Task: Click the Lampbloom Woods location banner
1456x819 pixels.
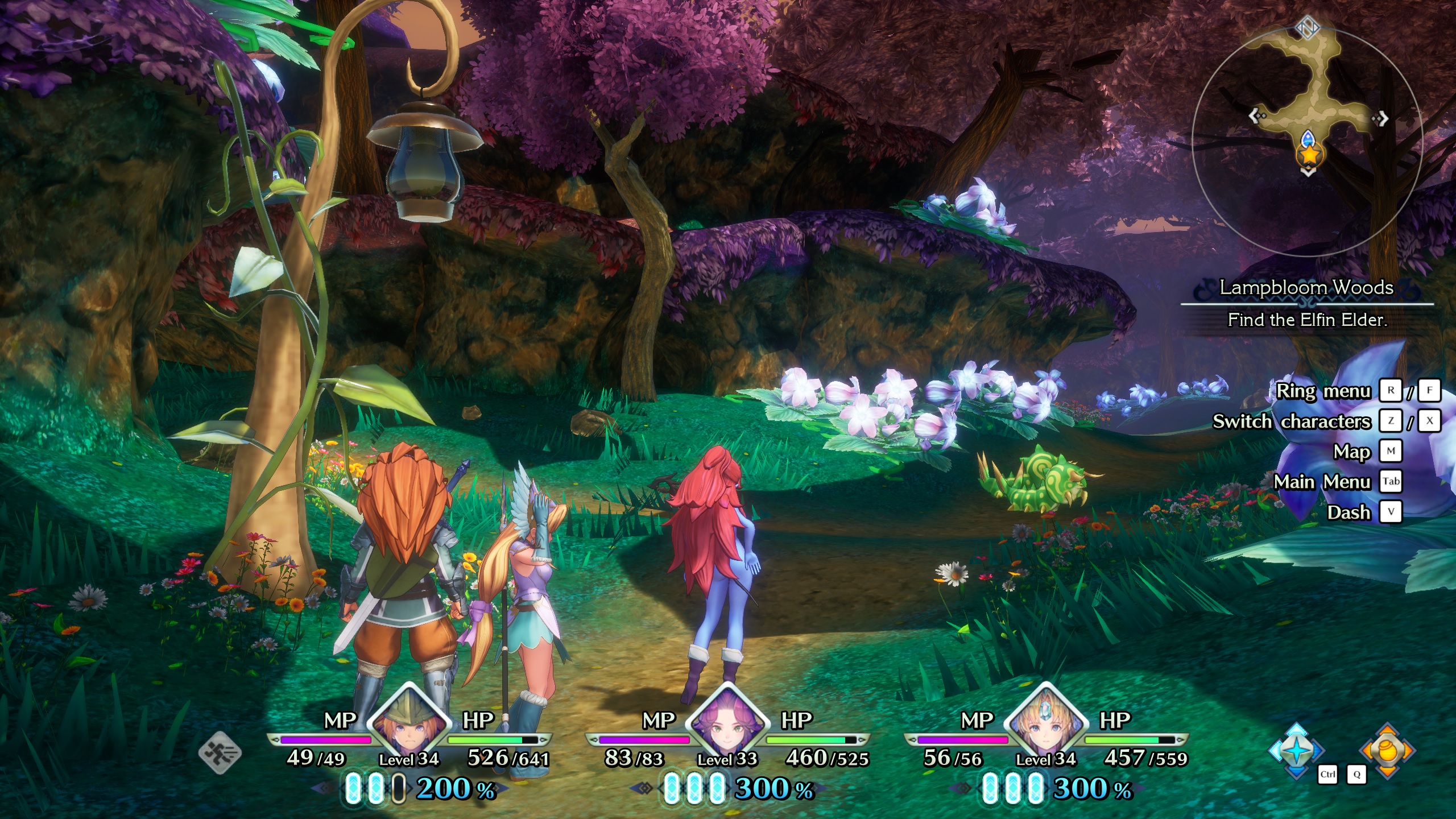Action: click(1306, 288)
